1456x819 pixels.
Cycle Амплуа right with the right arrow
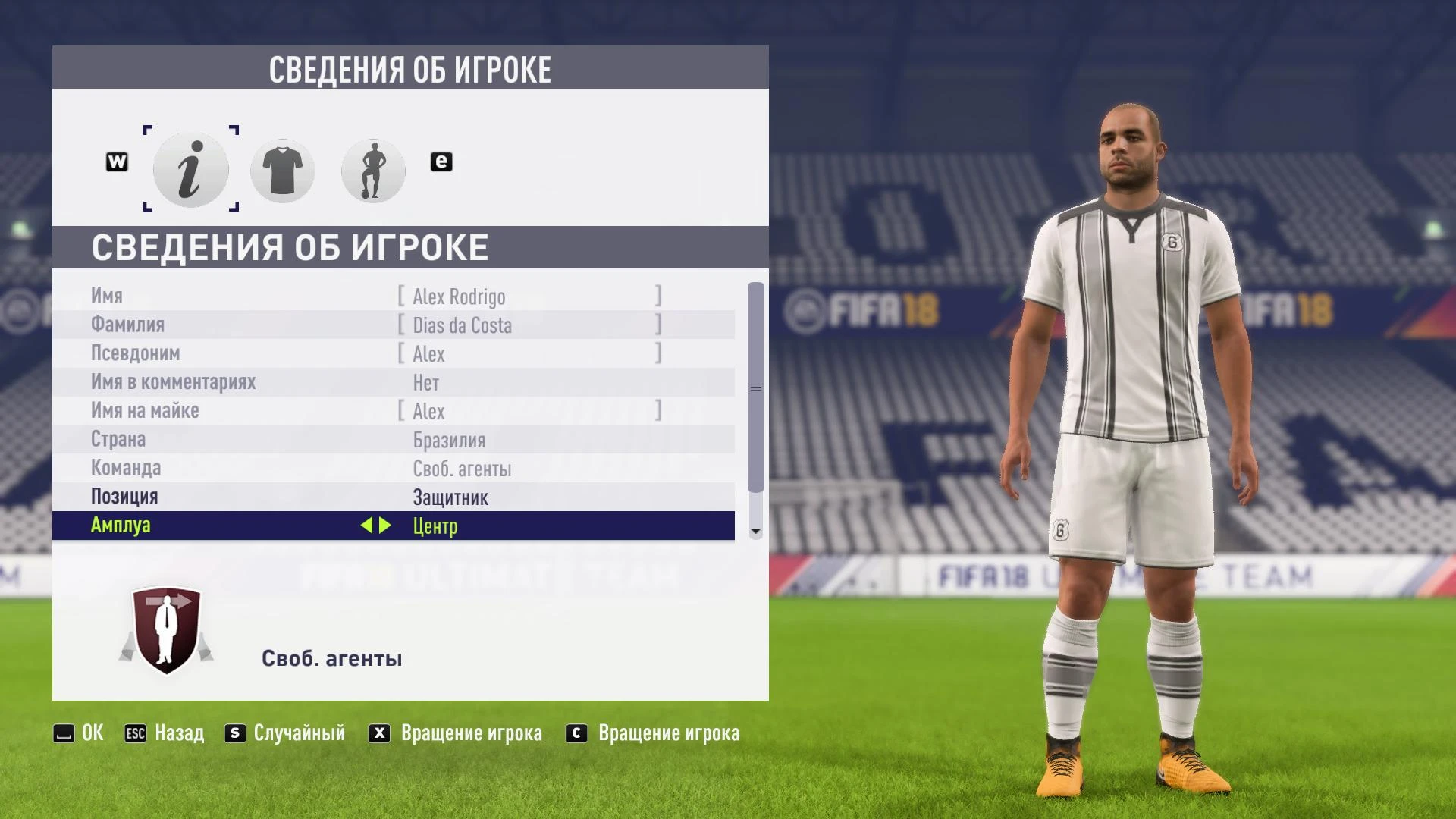[385, 526]
